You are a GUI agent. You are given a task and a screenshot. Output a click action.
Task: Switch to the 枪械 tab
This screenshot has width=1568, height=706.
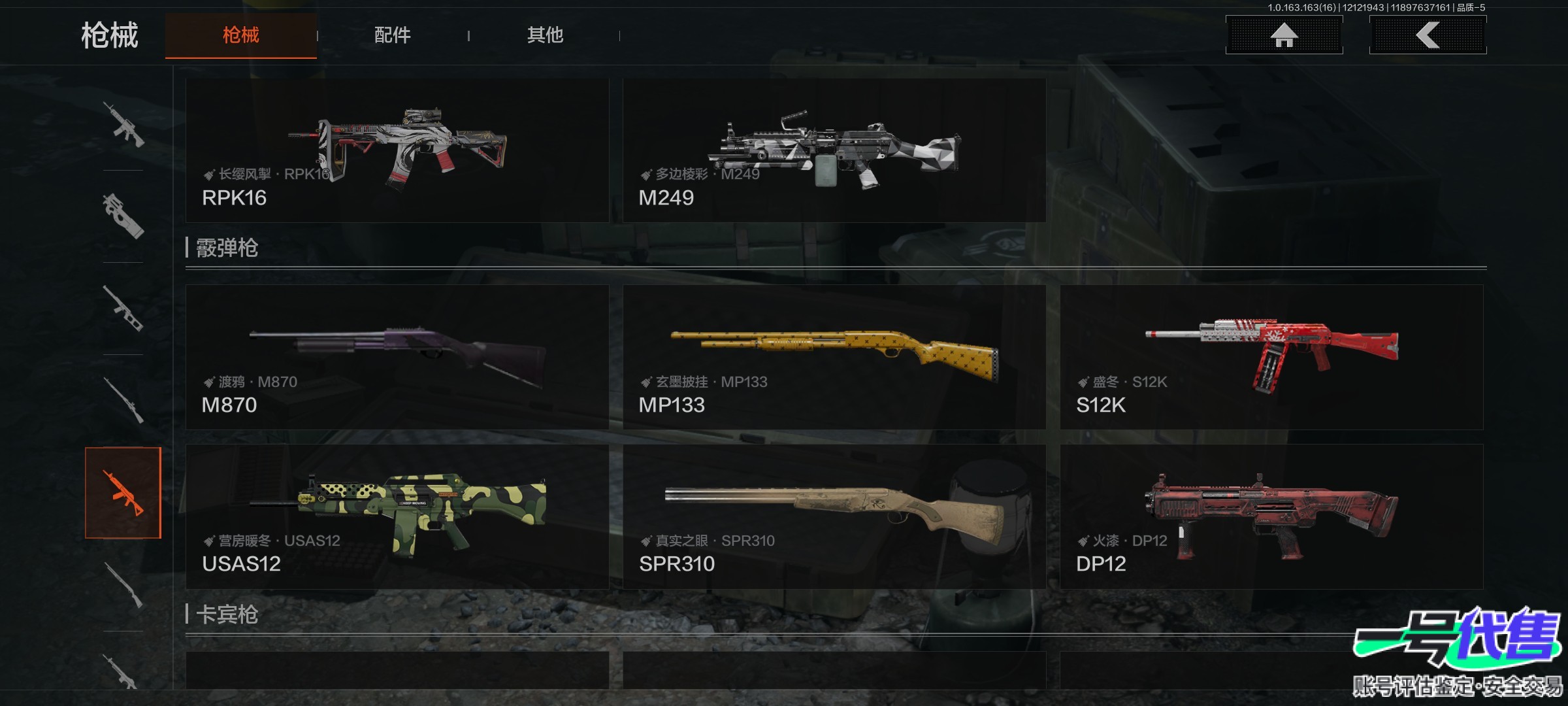coord(240,35)
